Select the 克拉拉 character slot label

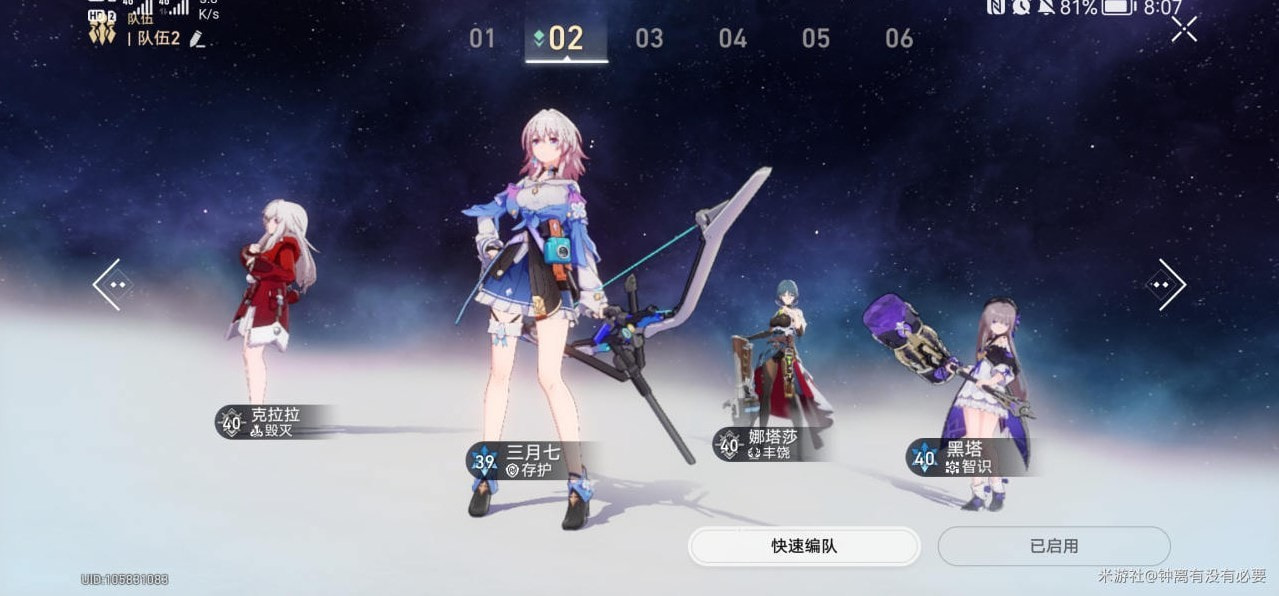point(272,422)
